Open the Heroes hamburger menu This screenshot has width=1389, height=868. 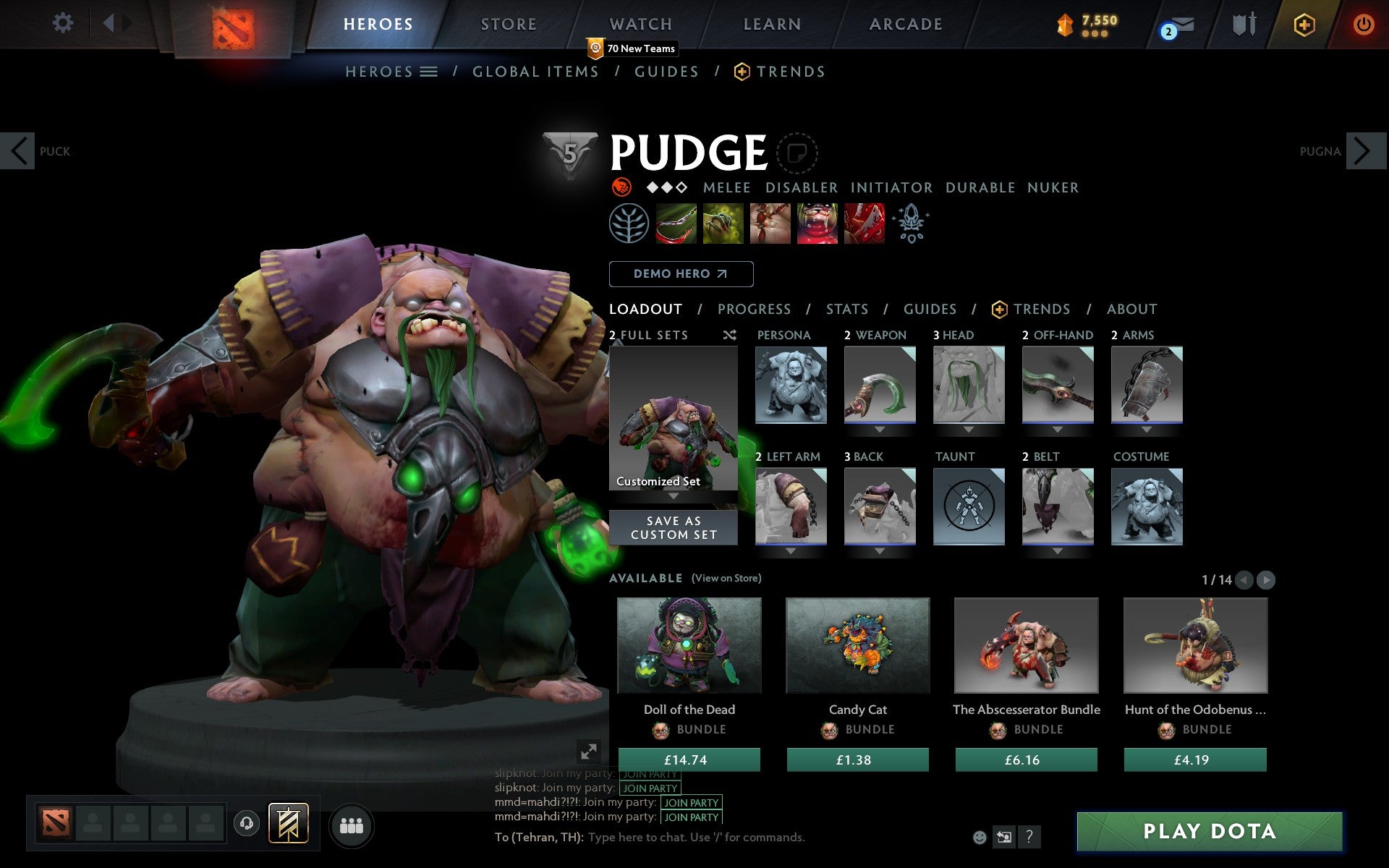pyautogui.click(x=429, y=71)
